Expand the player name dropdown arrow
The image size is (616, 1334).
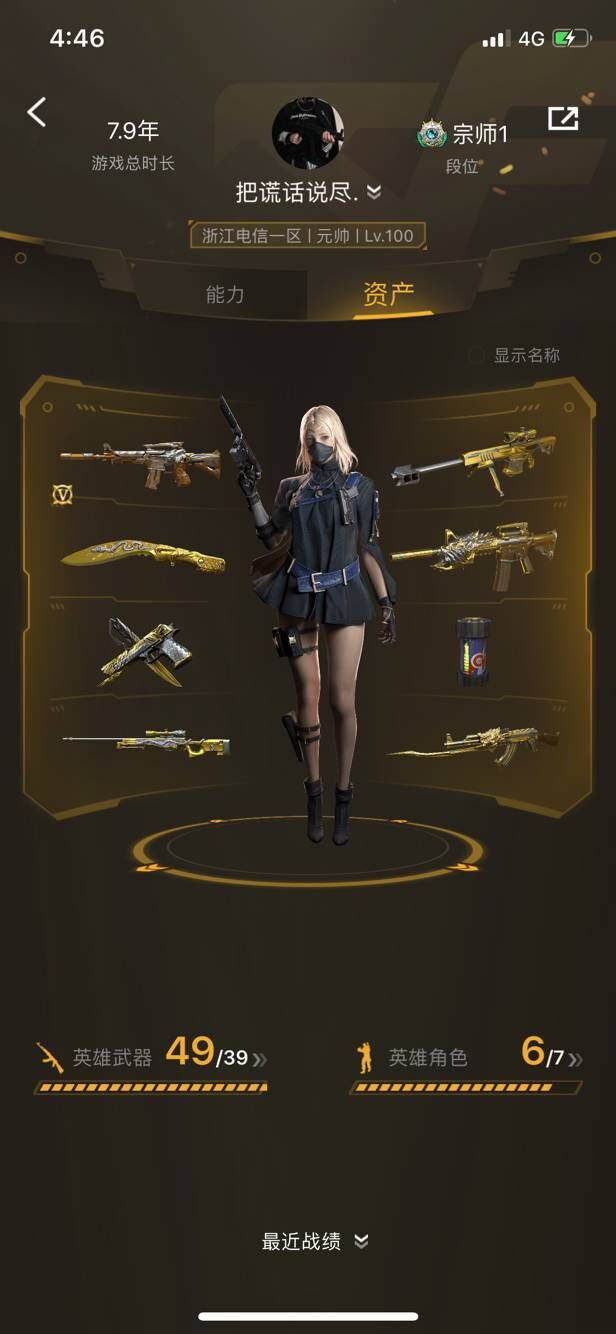click(373, 191)
